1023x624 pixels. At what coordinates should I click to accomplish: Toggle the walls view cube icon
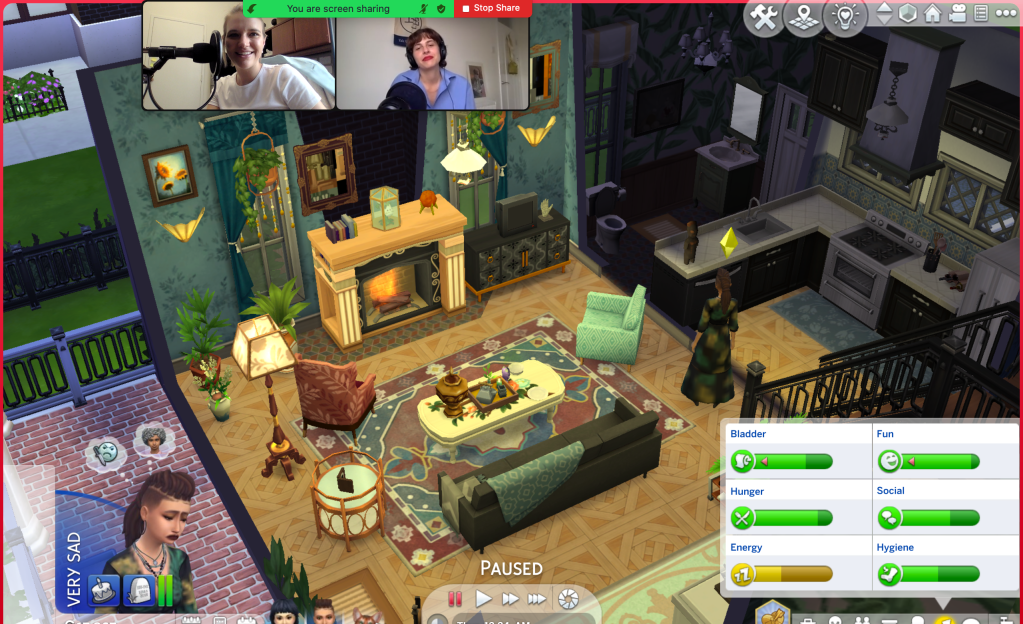(x=908, y=15)
